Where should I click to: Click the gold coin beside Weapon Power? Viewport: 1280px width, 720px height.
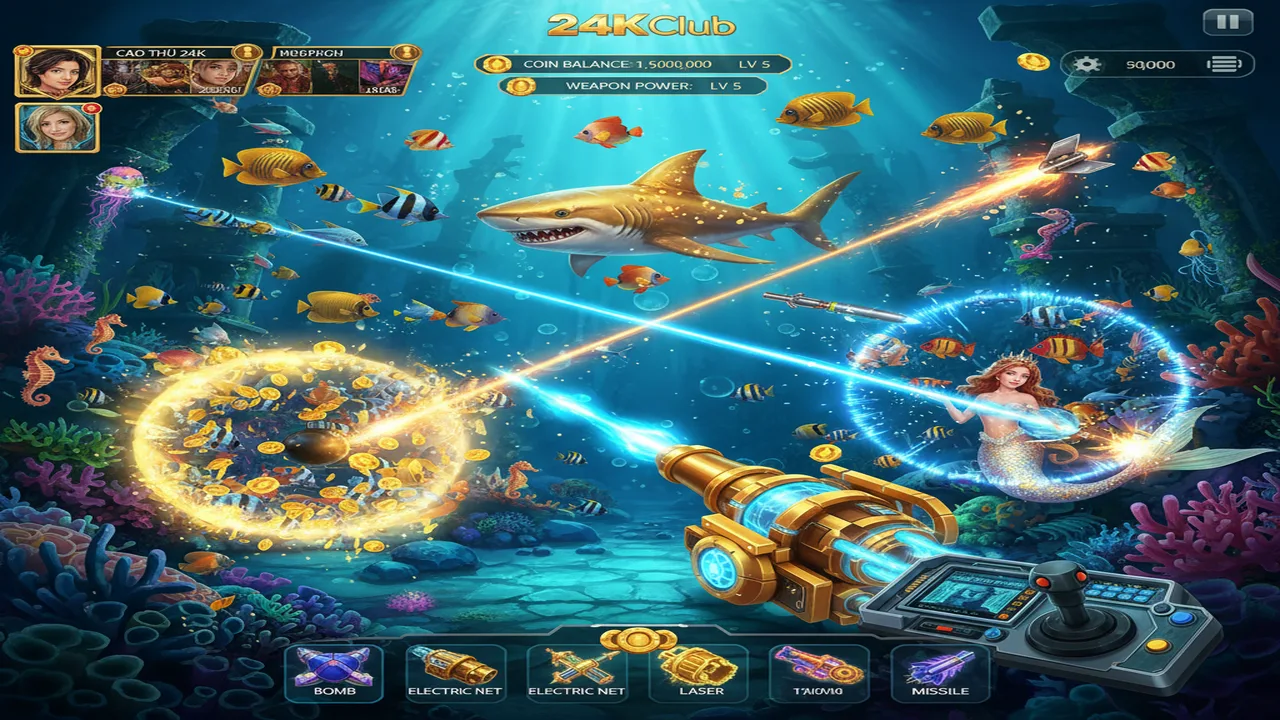click(518, 86)
